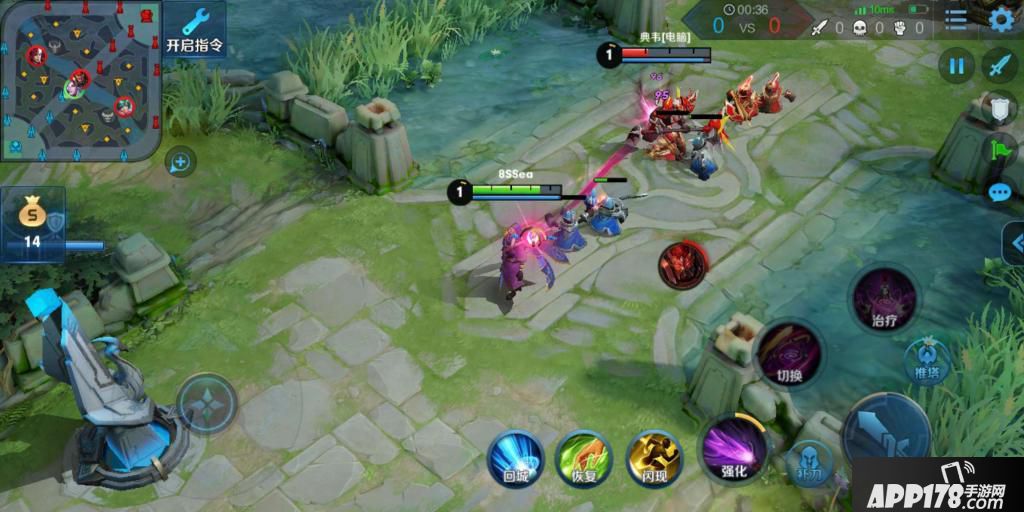1024x512 pixels.
Task: Tap the magnifier icon under the minimap
Action: [181, 161]
